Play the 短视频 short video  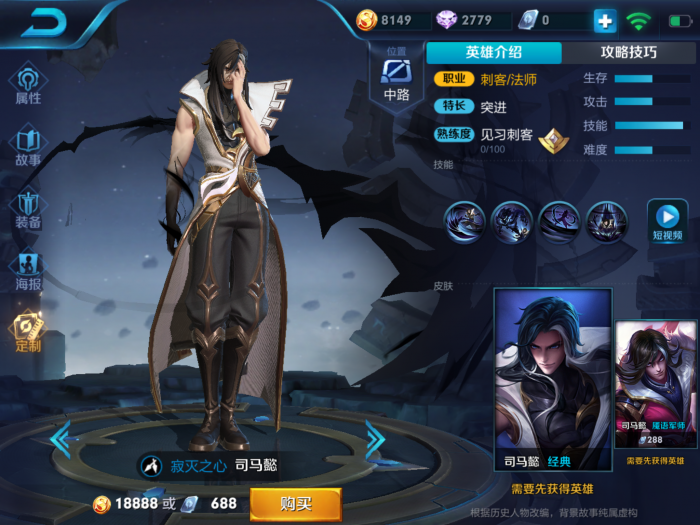click(666, 220)
